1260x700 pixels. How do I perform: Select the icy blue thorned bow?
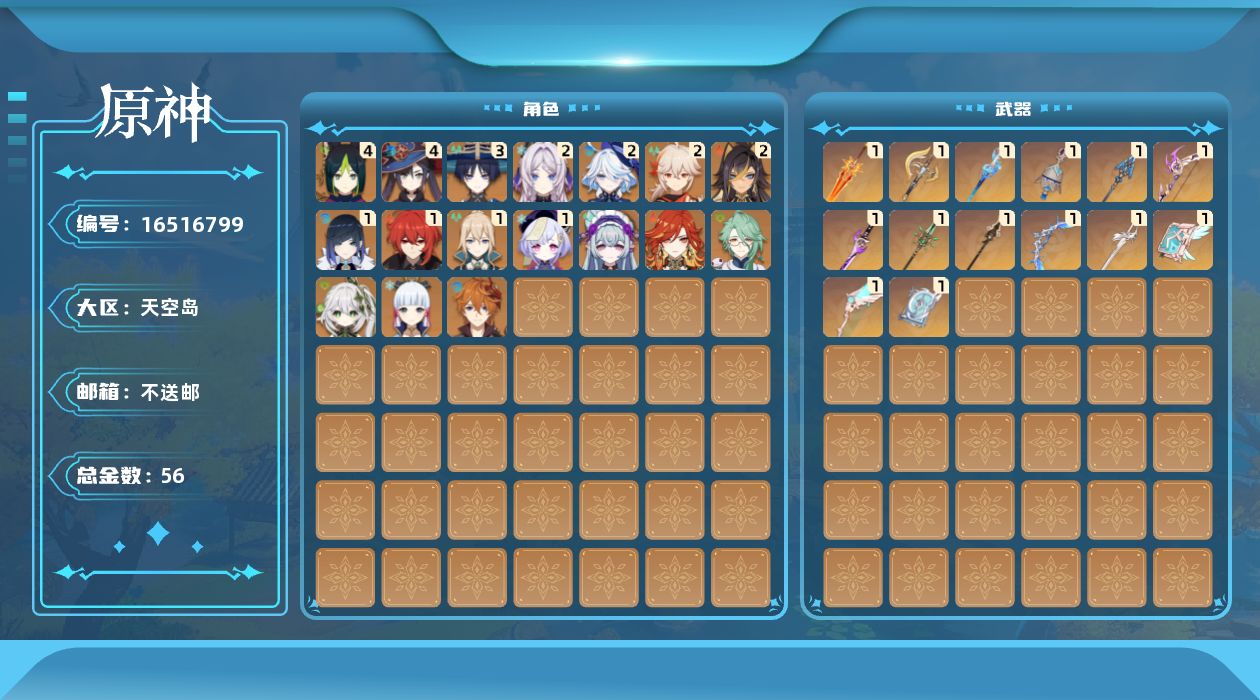click(1051, 240)
